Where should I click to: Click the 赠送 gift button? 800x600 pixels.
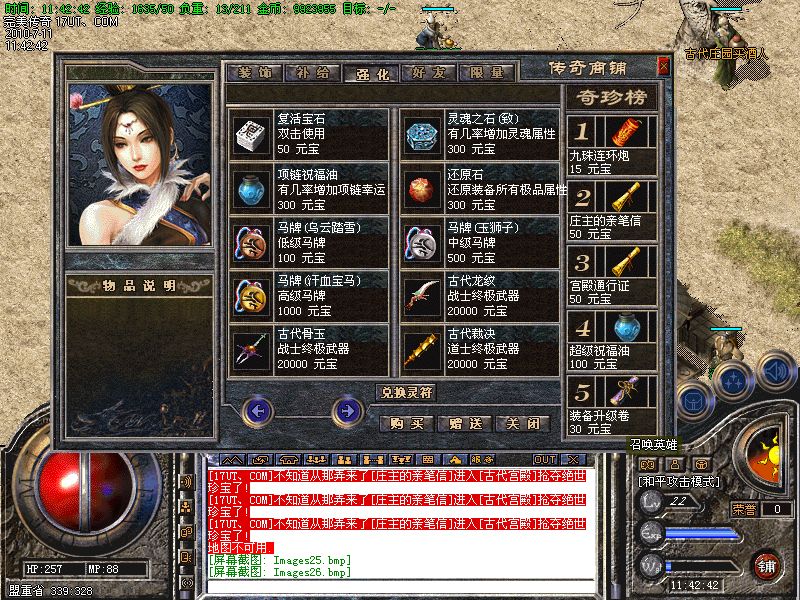(465, 423)
